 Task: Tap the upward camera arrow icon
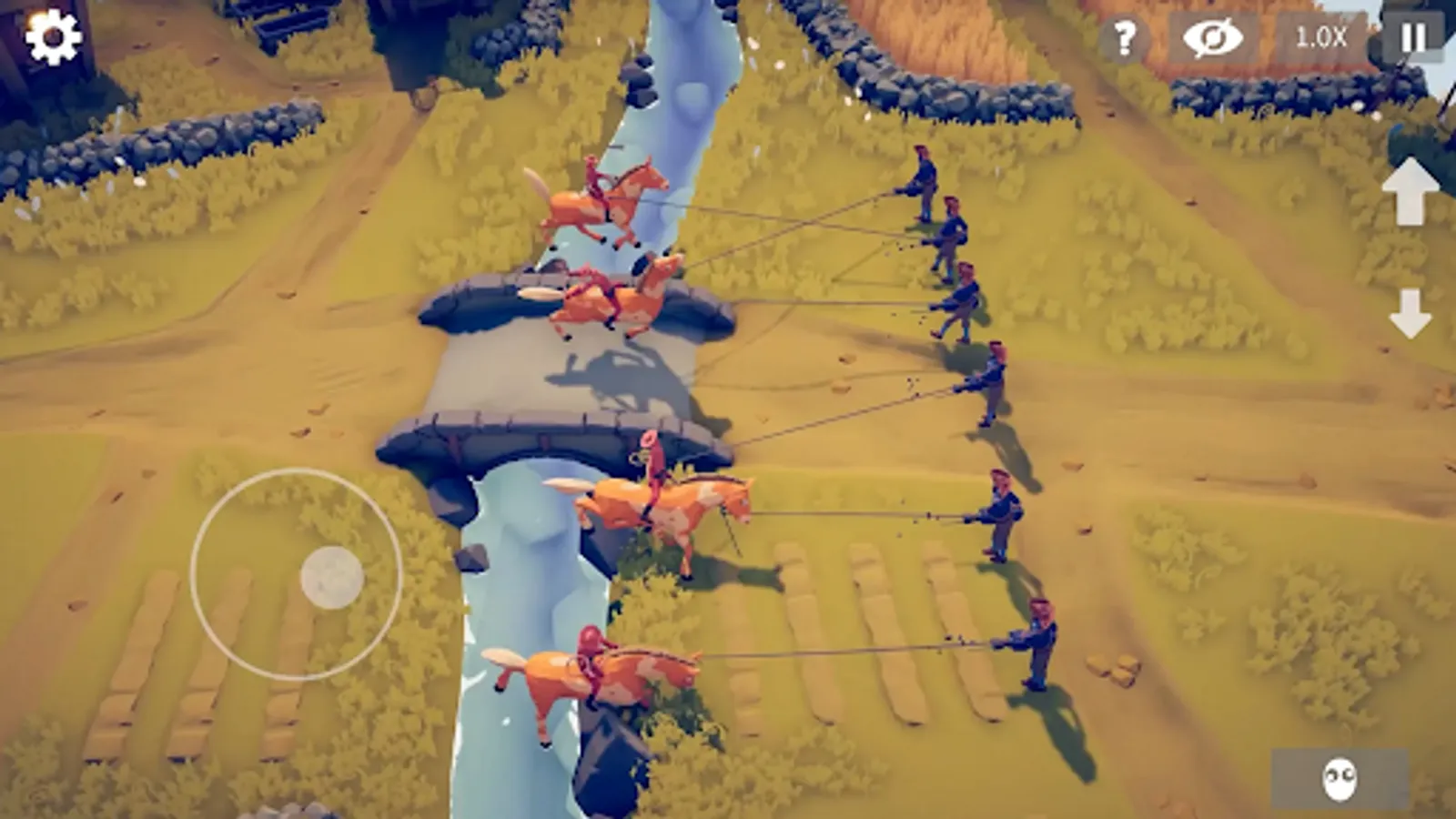tap(1410, 194)
